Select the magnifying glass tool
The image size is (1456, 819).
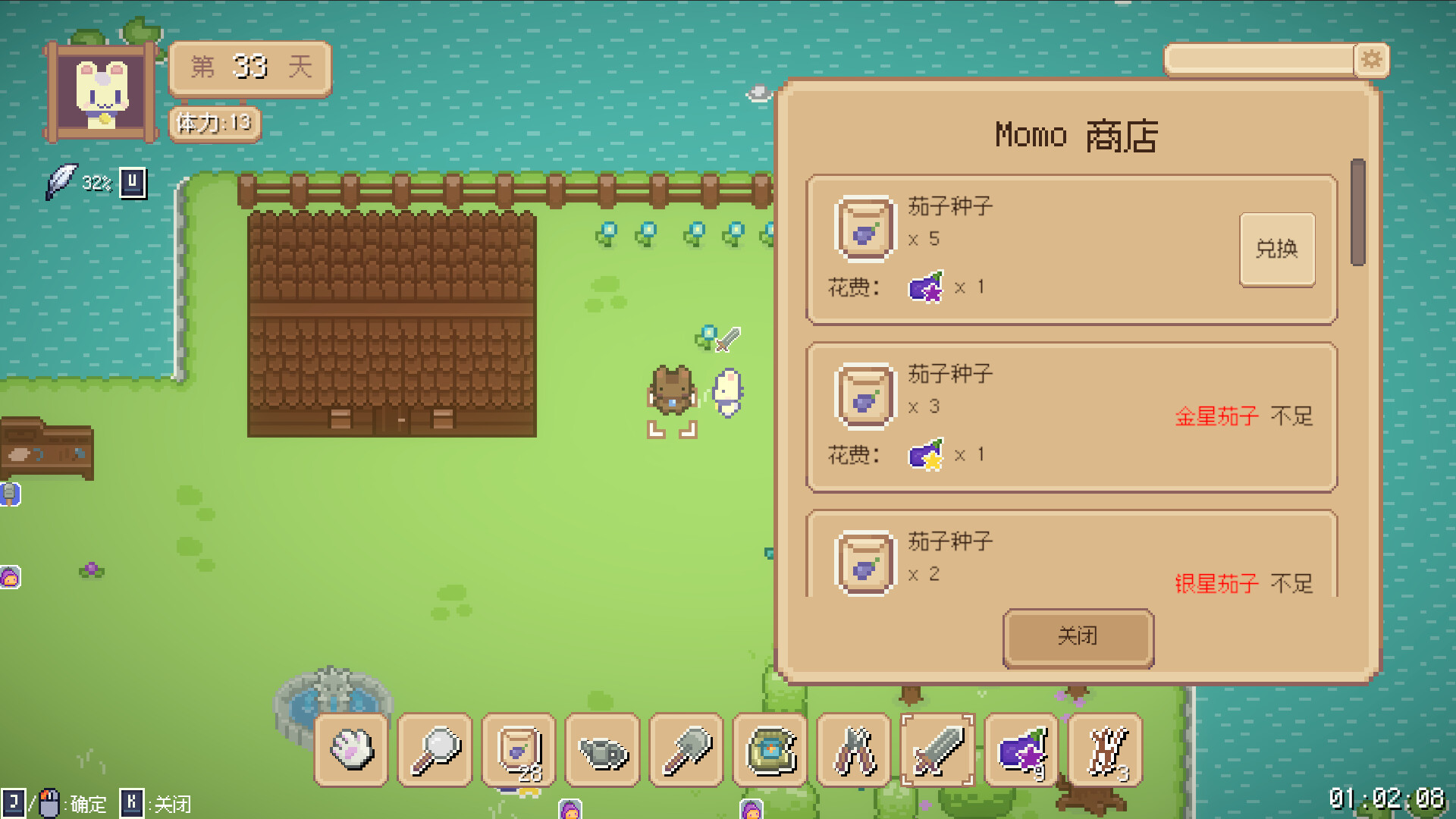(x=435, y=750)
